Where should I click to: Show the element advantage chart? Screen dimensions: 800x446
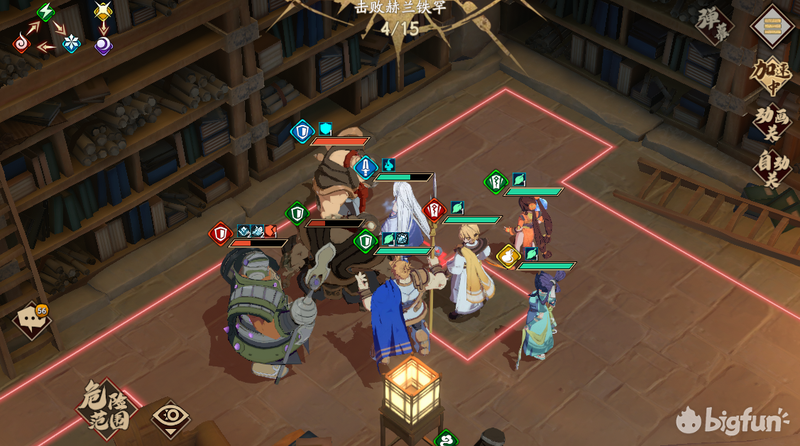[x=63, y=28]
